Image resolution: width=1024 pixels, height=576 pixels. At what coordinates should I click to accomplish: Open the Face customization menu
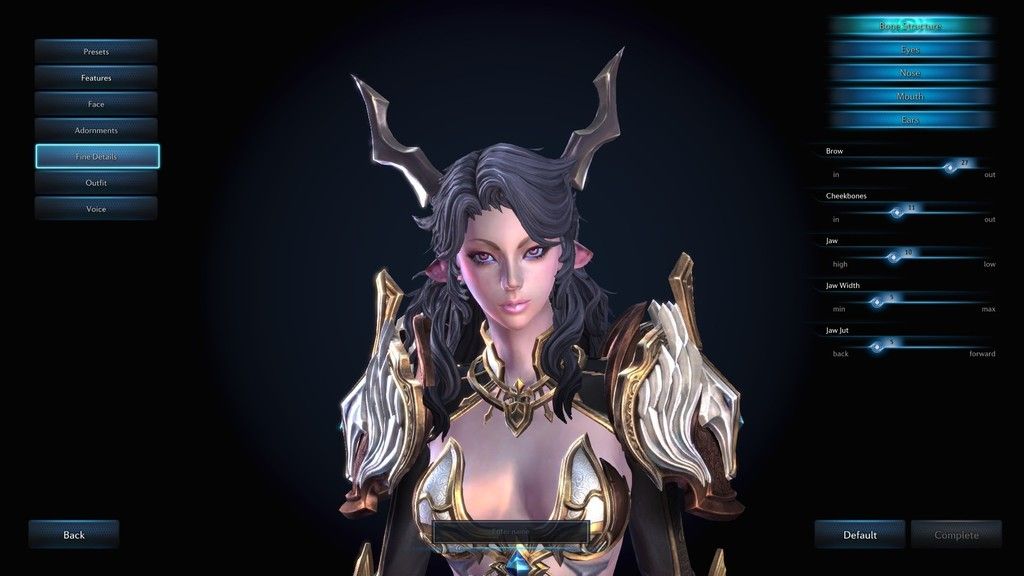click(96, 104)
